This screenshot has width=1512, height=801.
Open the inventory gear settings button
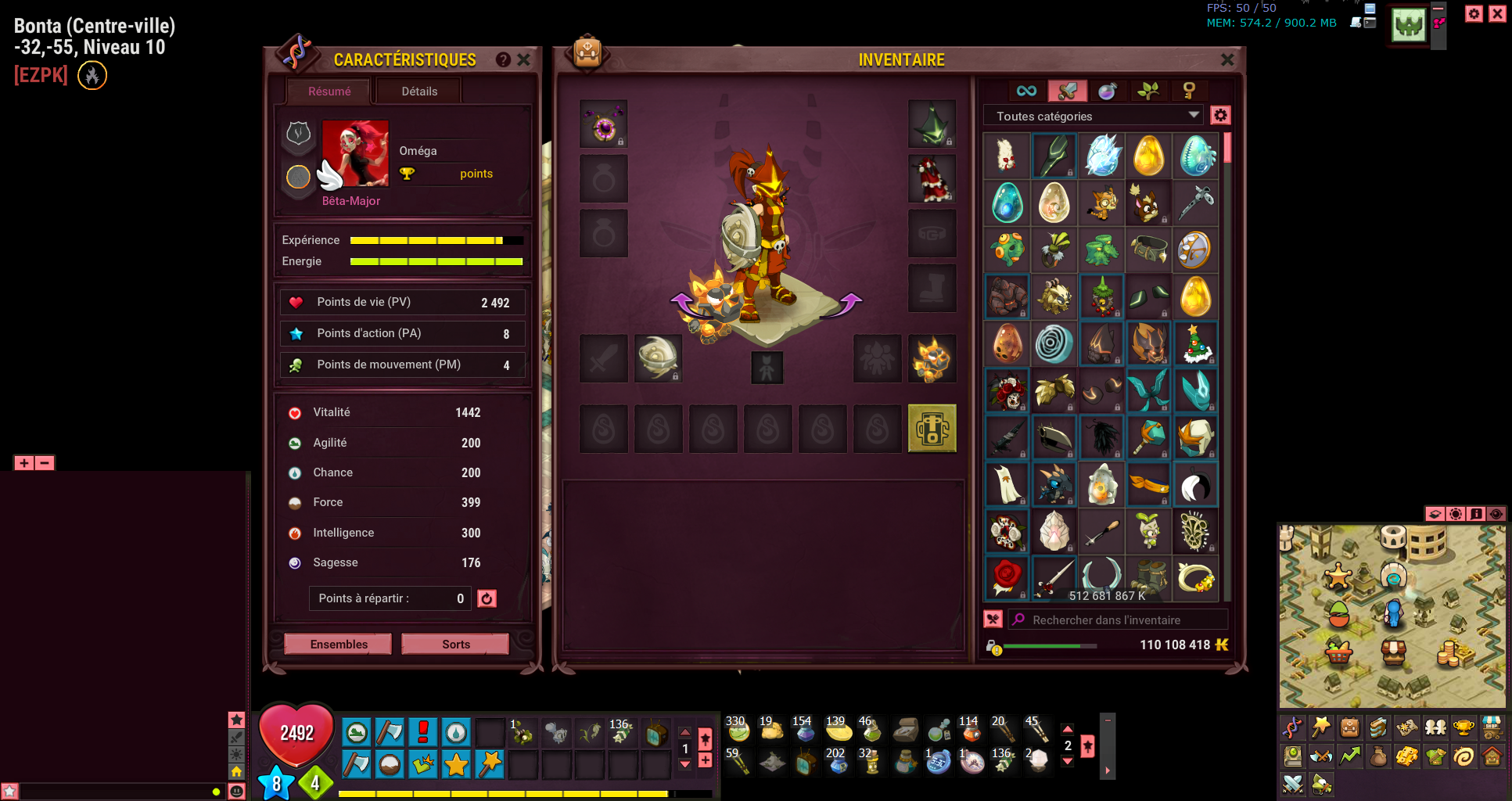pyautogui.click(x=1220, y=116)
